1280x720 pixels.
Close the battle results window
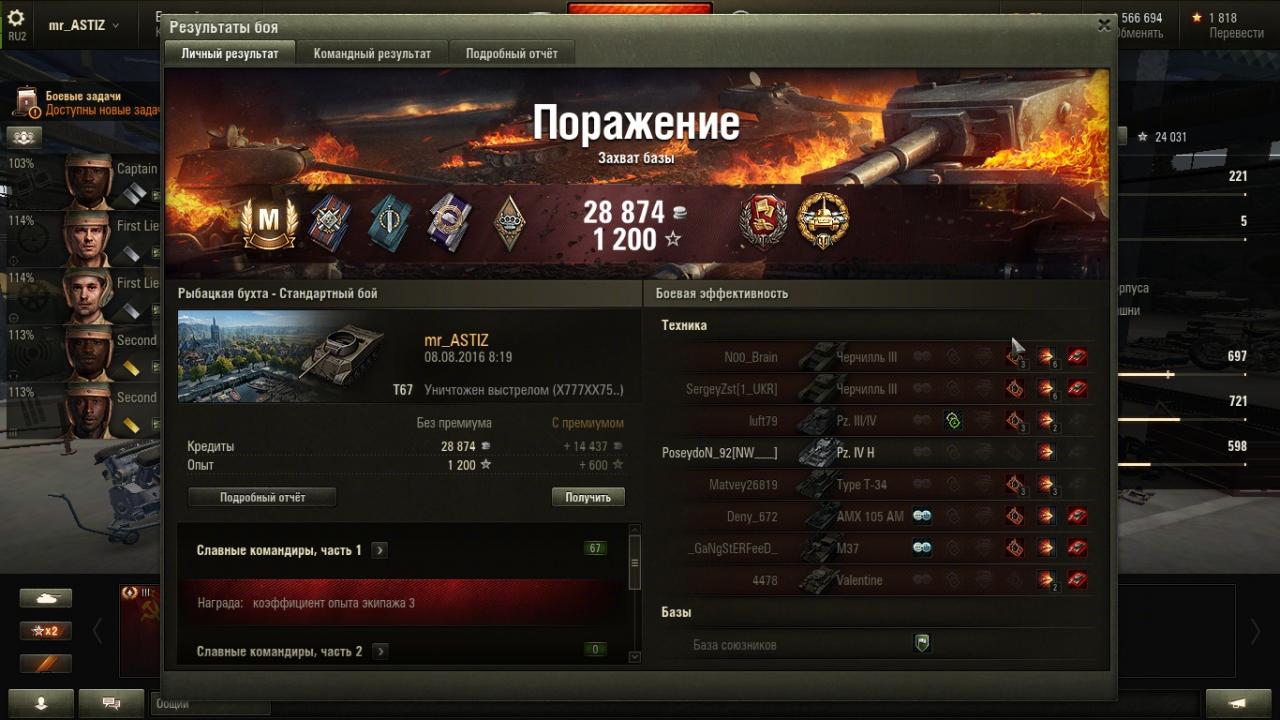point(1104,26)
